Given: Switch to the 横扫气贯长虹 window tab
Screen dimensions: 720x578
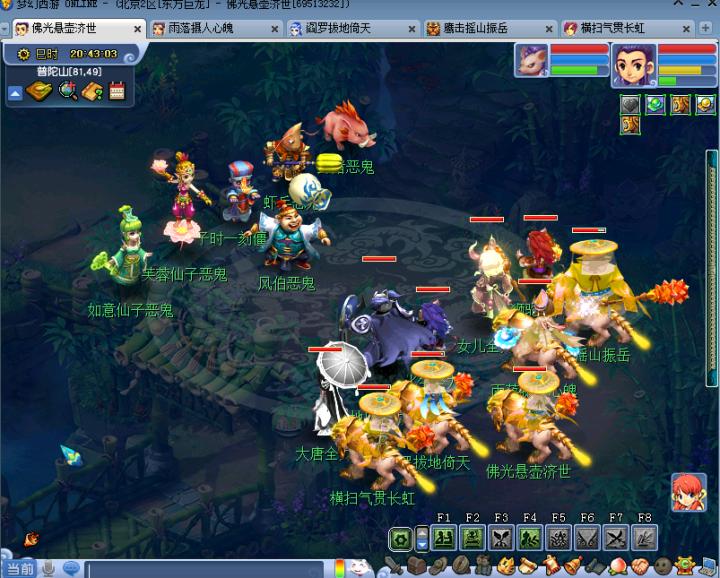Looking at the screenshot, I should pos(610,28).
